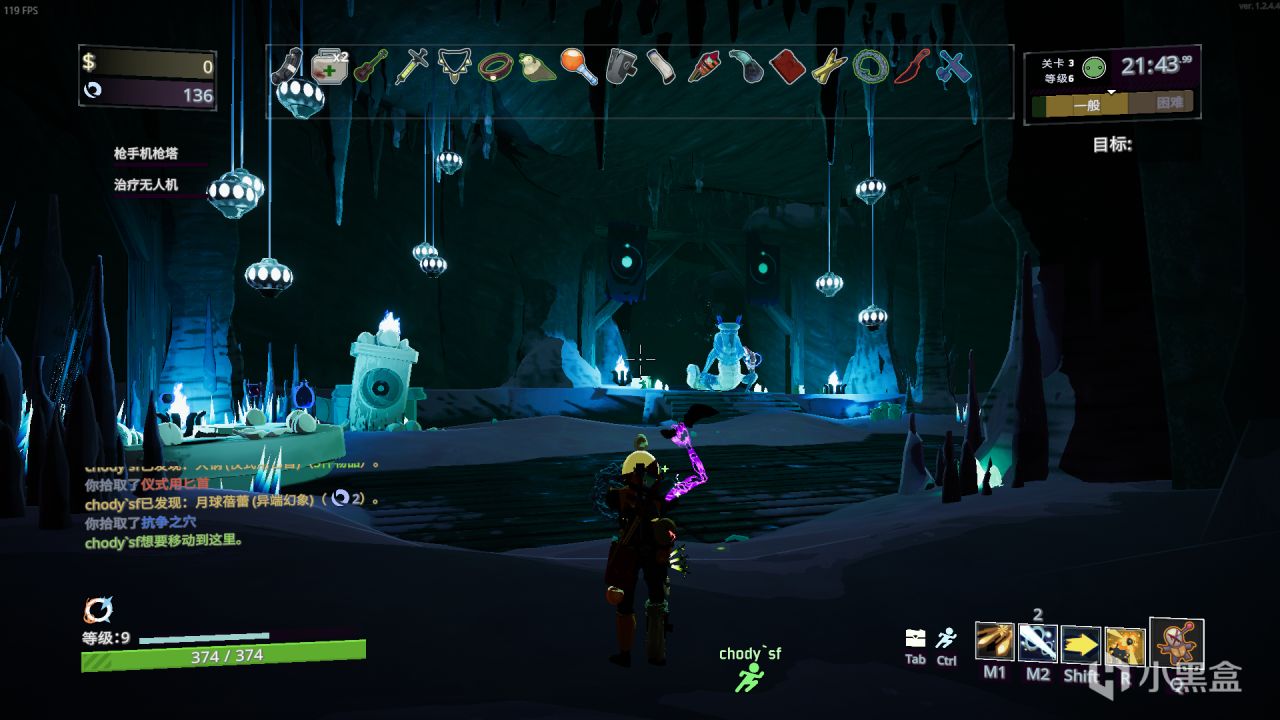Click the ukulele item icon
Viewport: 1280px width, 720px height.
(x=370, y=67)
